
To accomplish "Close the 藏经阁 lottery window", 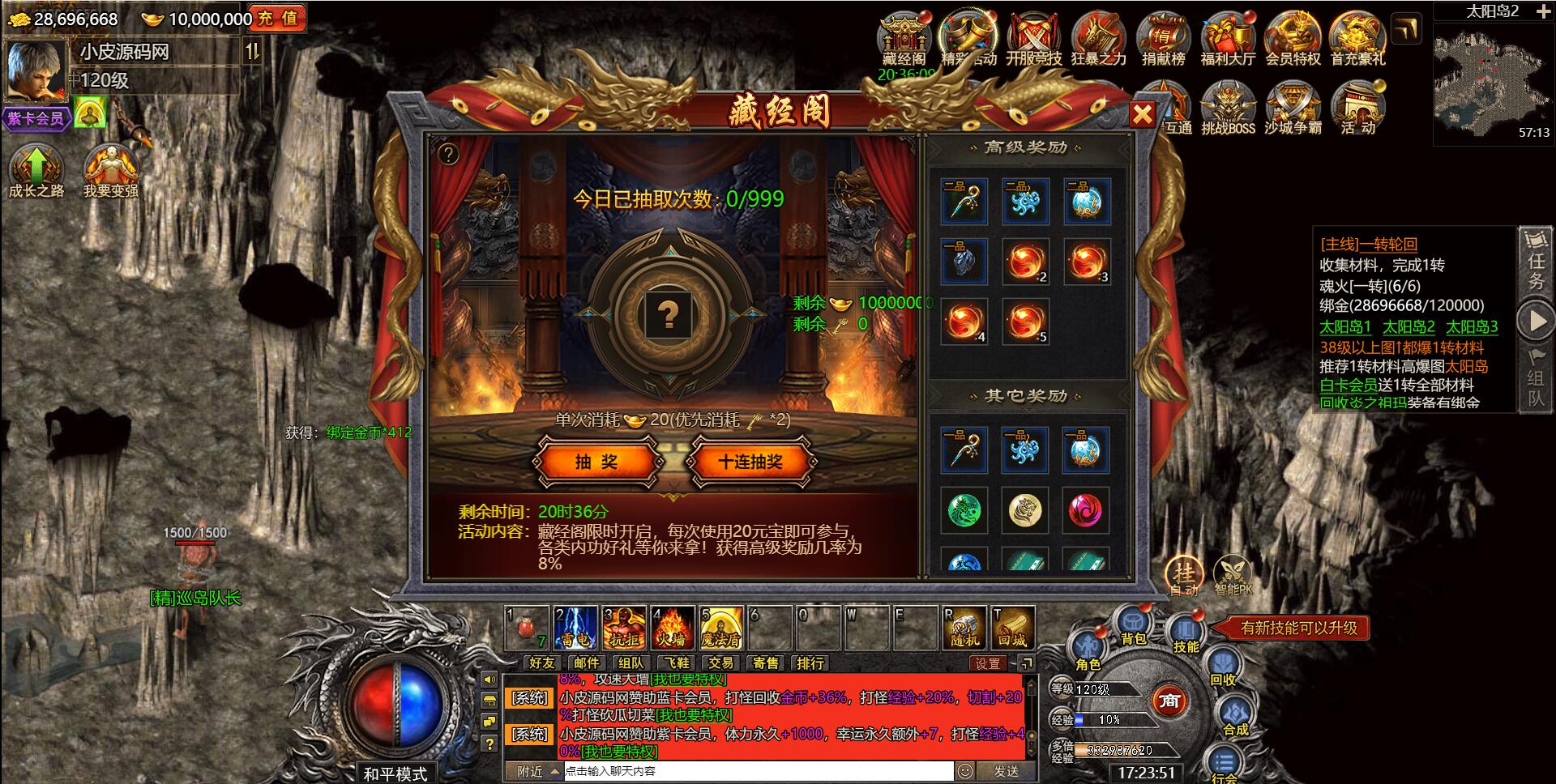I will tap(1142, 114).
